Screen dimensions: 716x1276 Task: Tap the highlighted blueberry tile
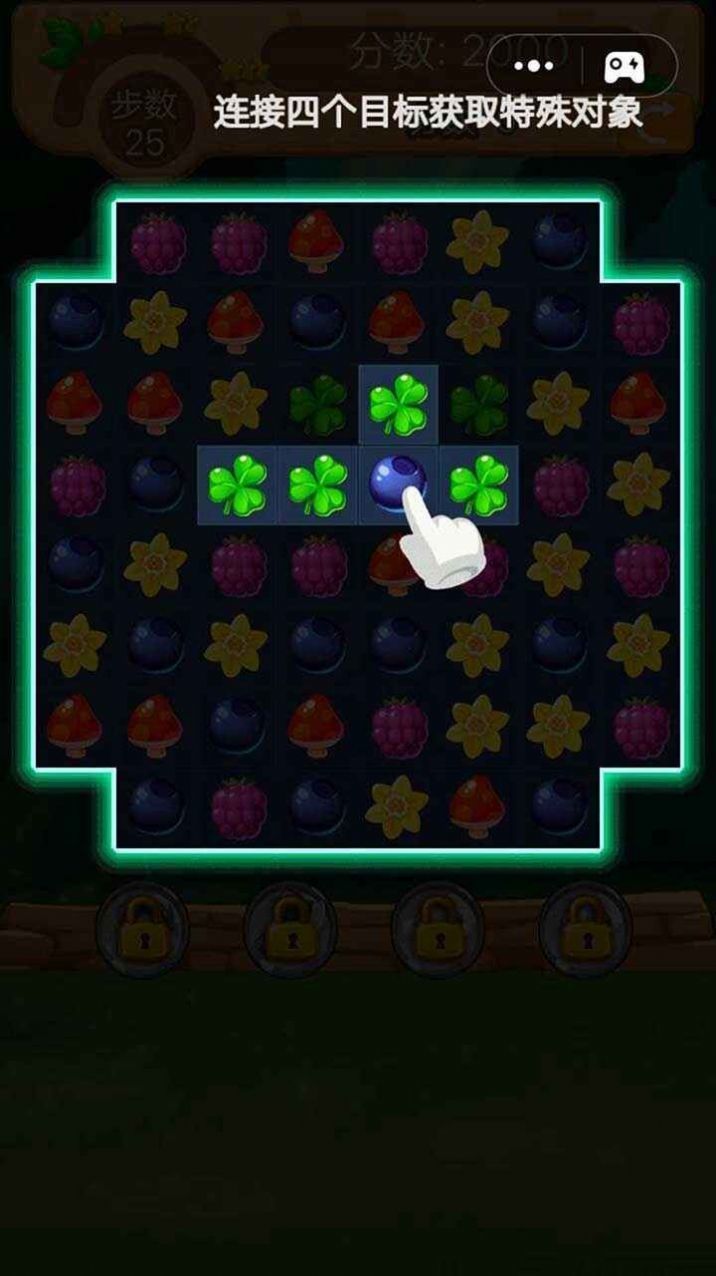[x=397, y=483]
